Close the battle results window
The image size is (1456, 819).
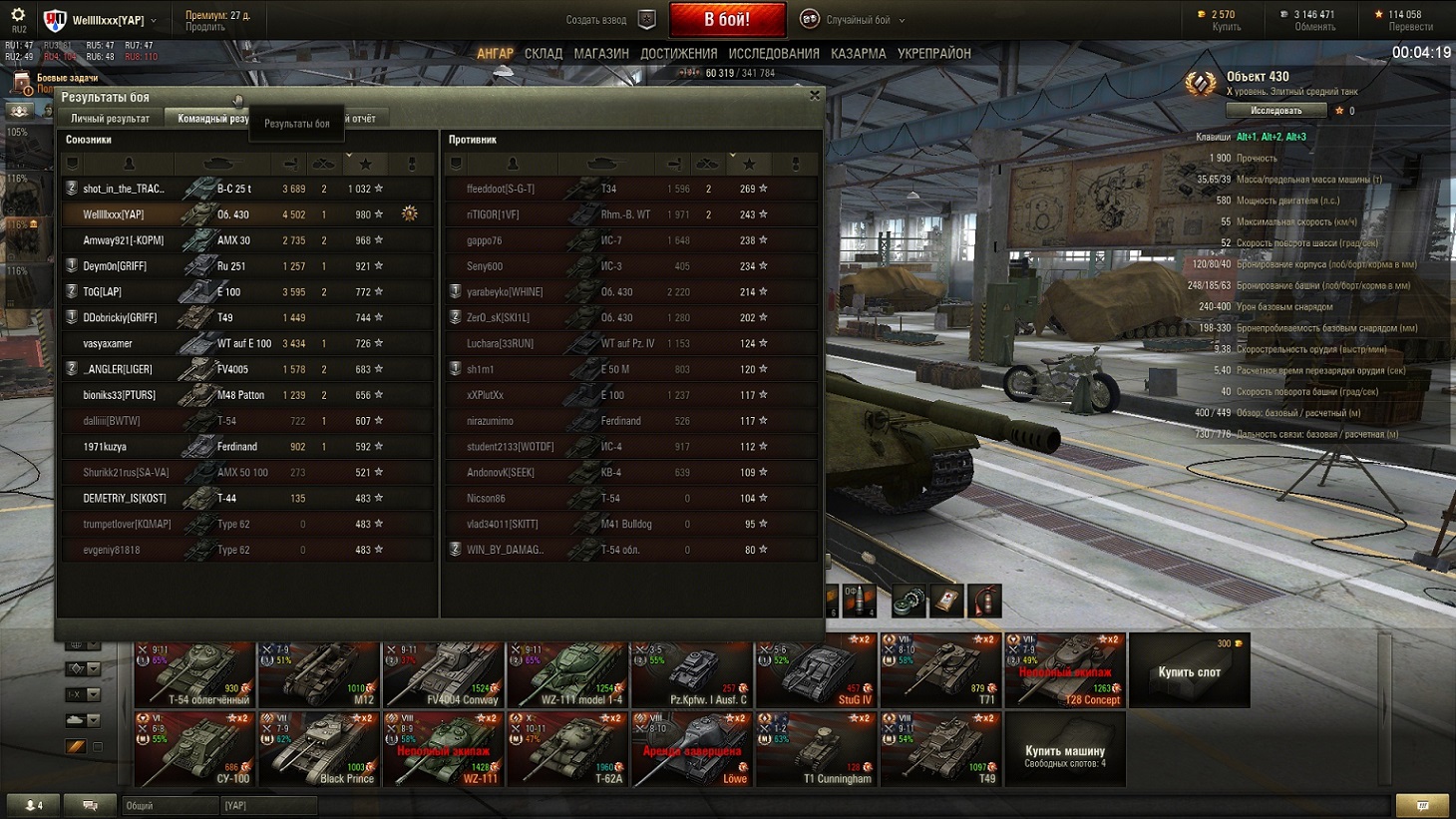(x=815, y=96)
